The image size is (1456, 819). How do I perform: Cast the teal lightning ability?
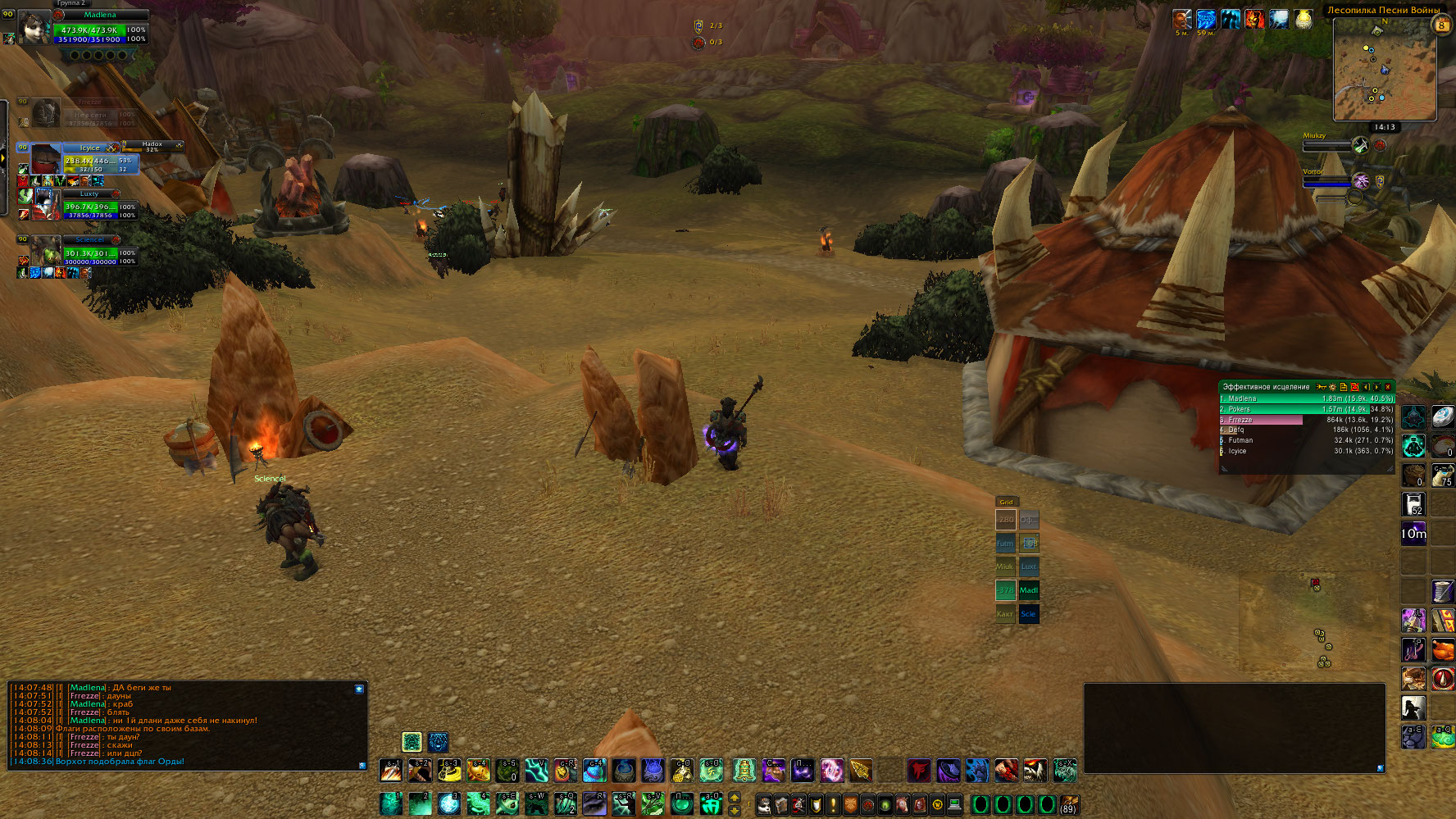(x=537, y=770)
